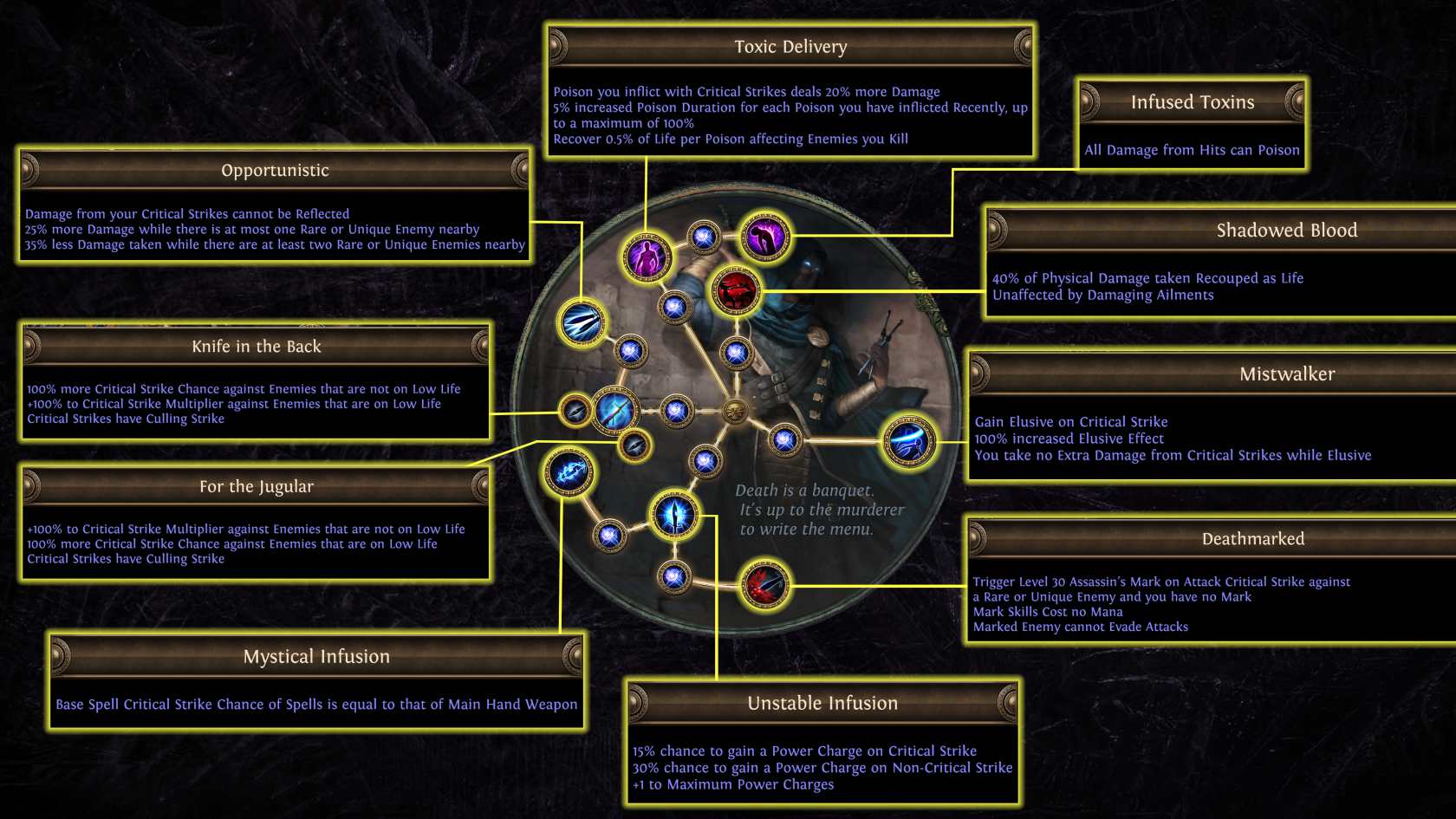Select the Unstable Infusion power charge node

[676, 515]
